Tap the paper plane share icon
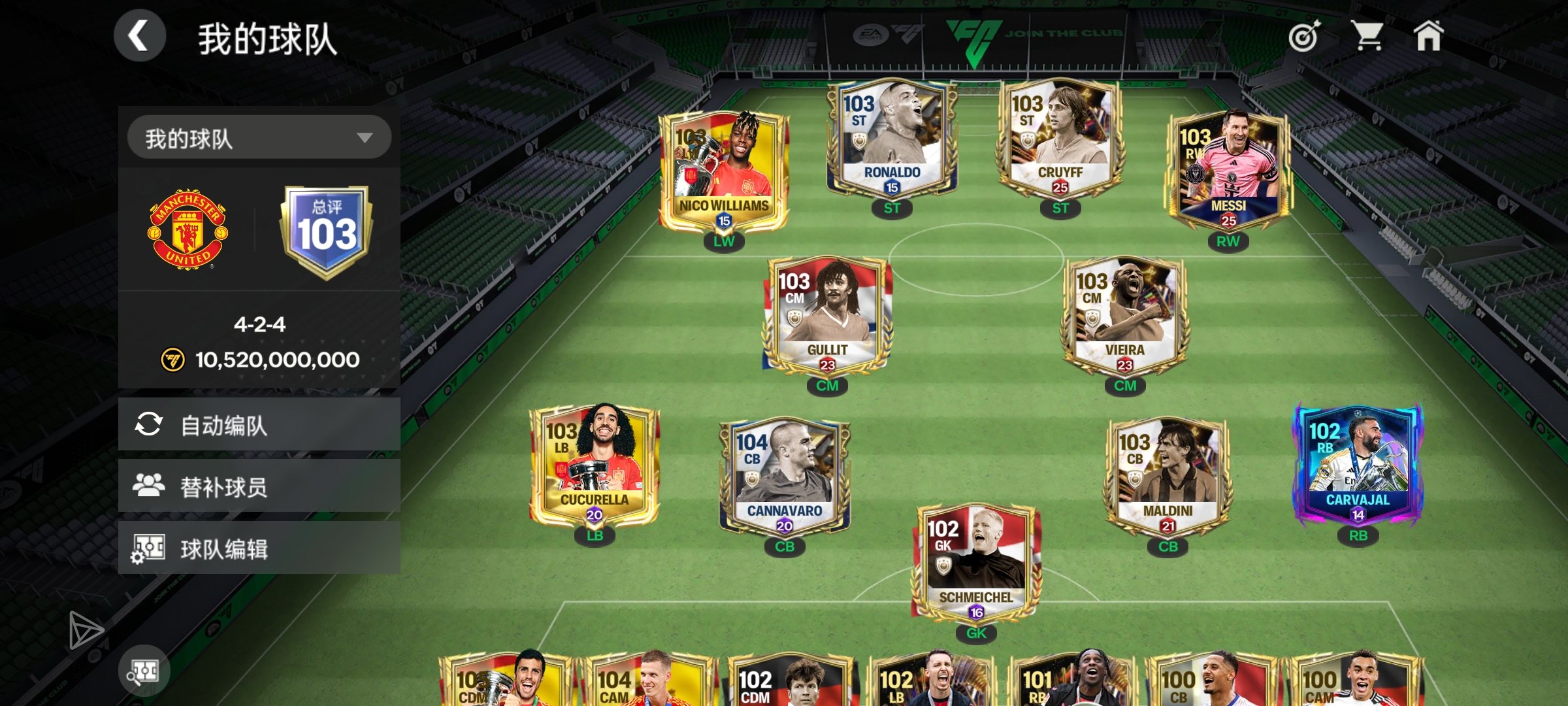Screen dimensions: 1568x706 click(86, 630)
